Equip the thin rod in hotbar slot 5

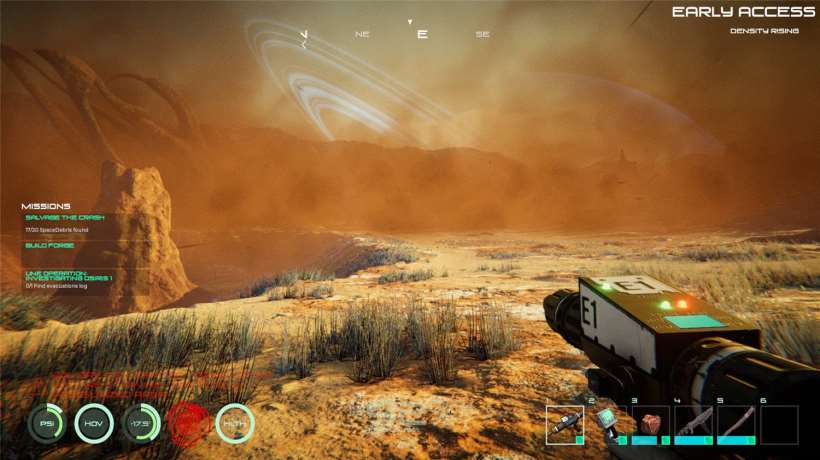736,424
